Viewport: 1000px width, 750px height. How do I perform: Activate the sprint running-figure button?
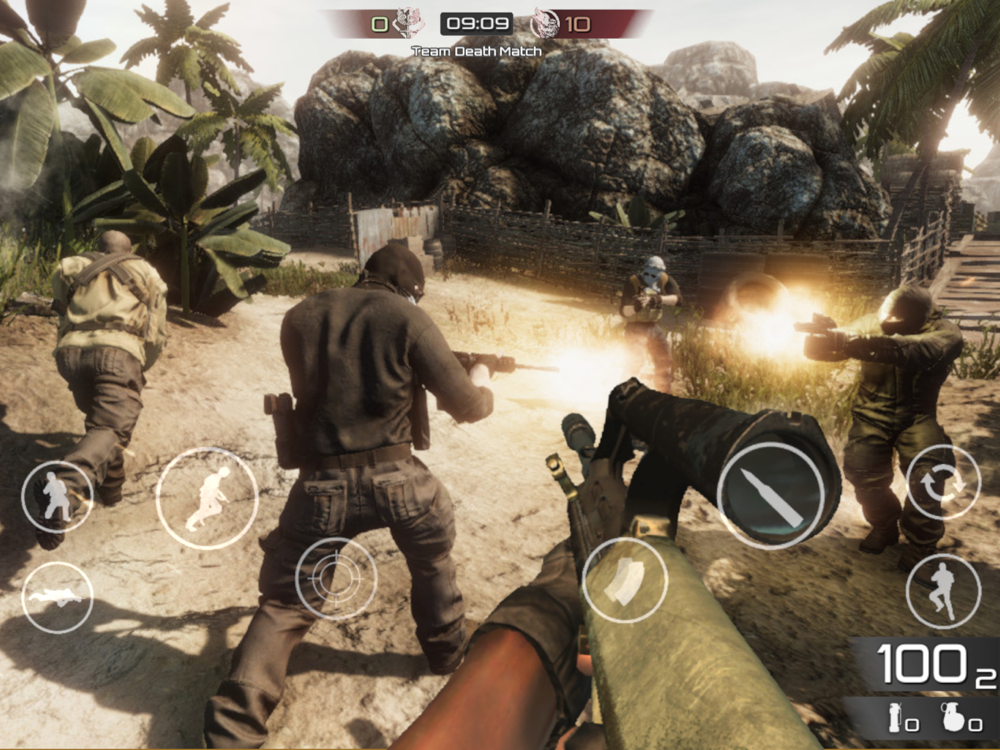coord(207,498)
